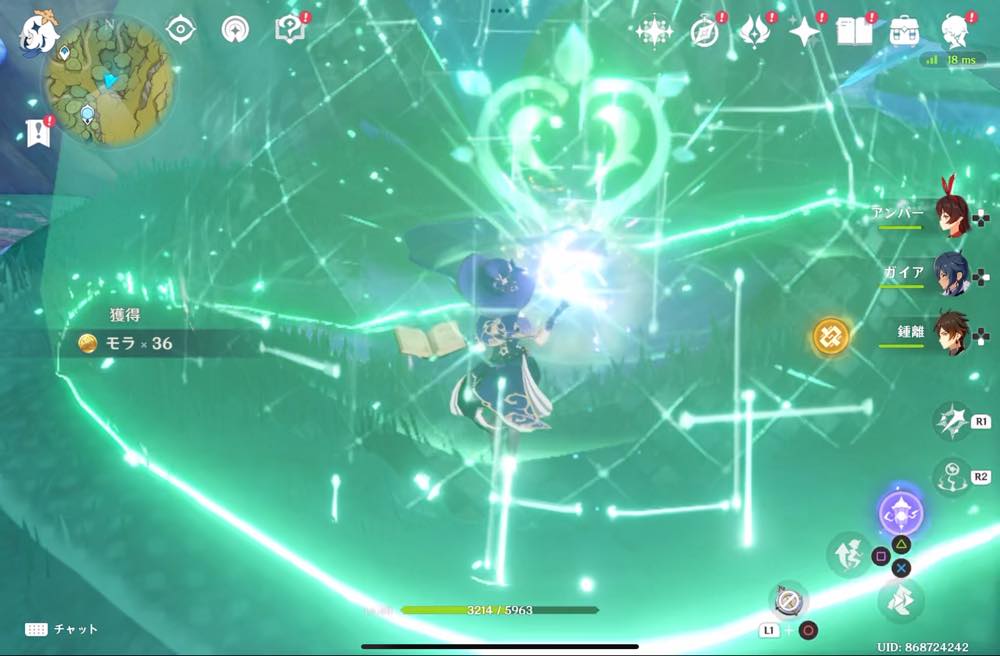Viewport: 1000px width, 656px height.
Task: Click the four-pointed star icon
Action: tap(804, 32)
